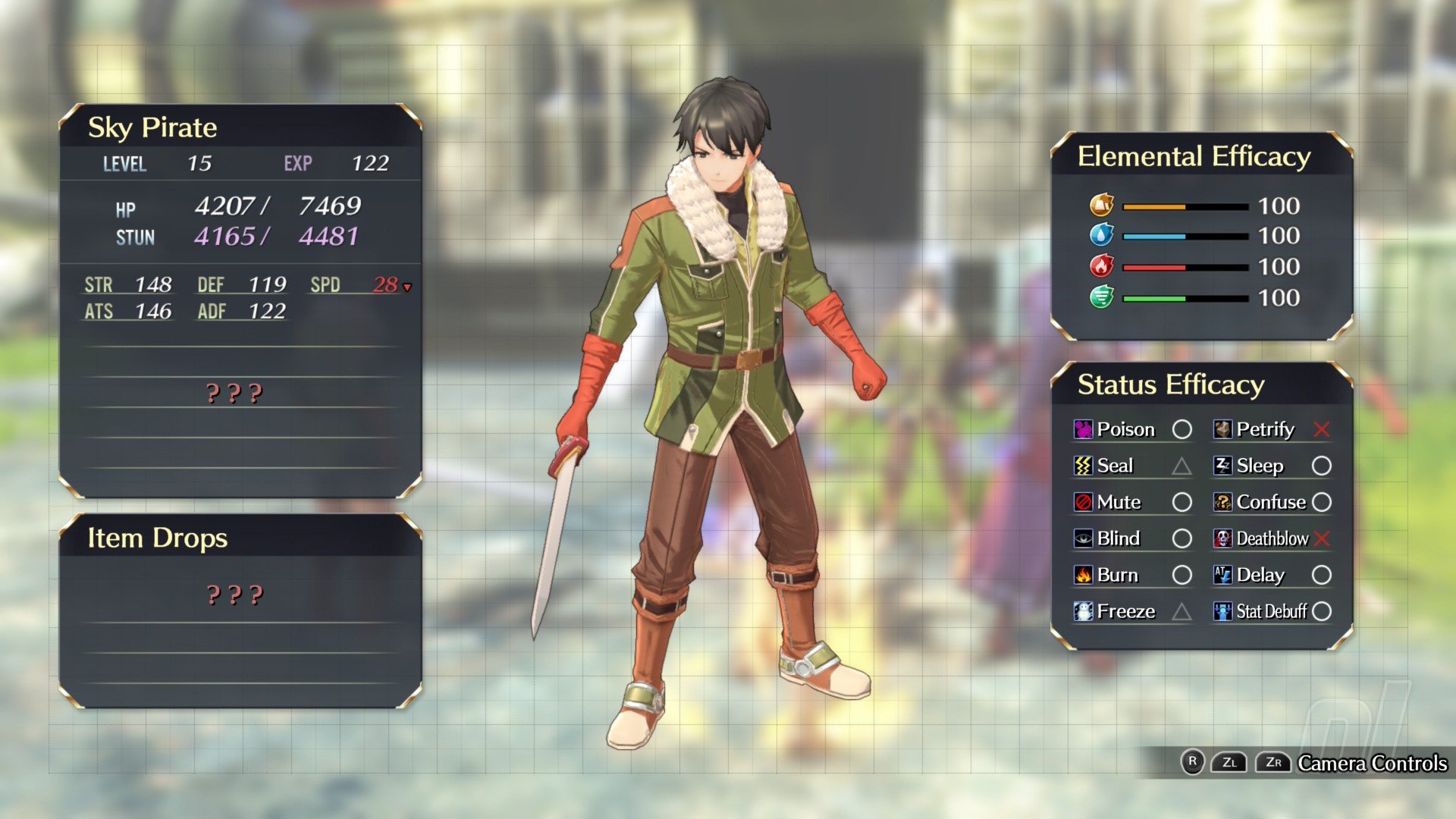
Task: Select the water element efficacy icon
Action: click(1101, 235)
